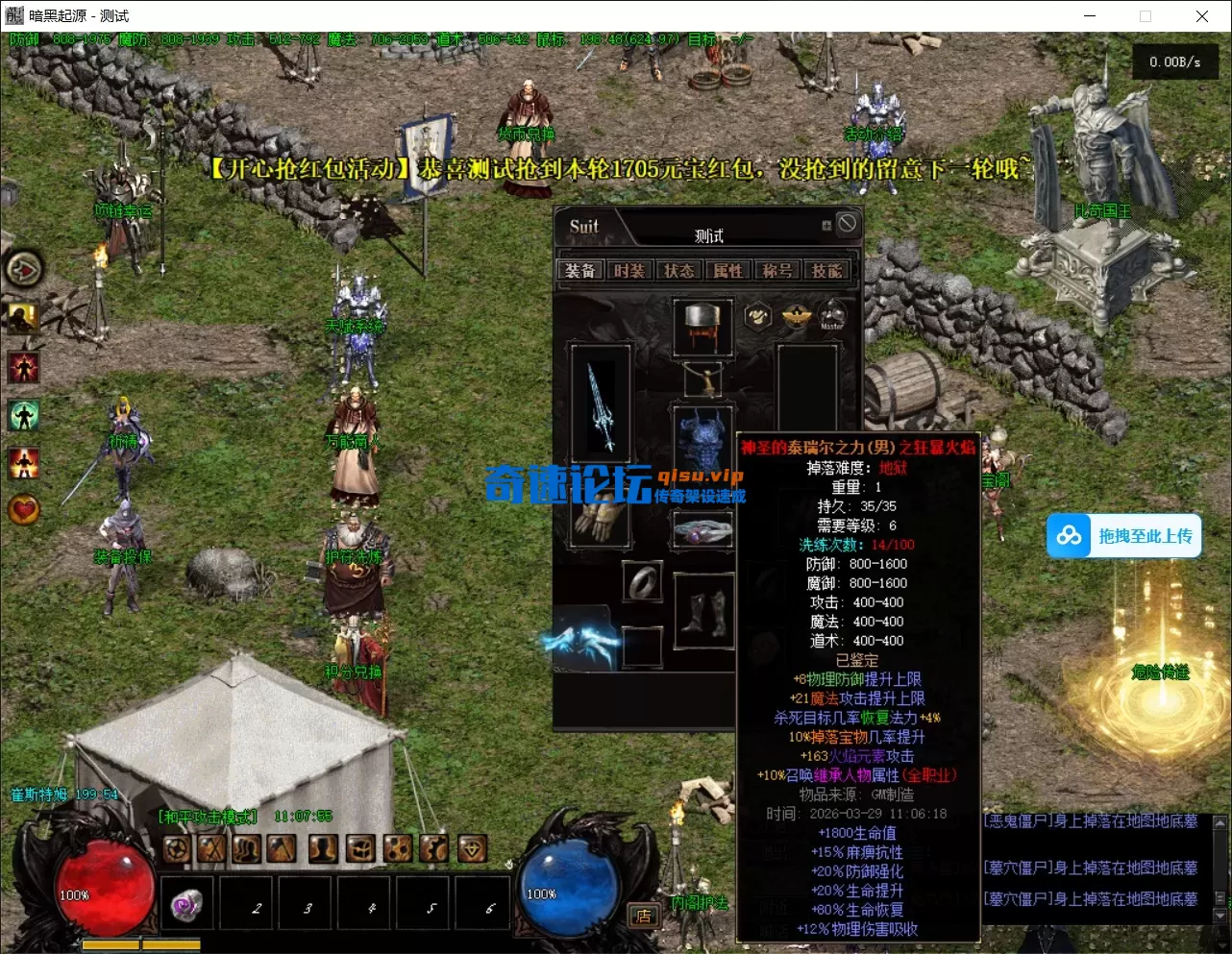
Task: Click the crossed weapons icon in the bottom hotbar
Action: [x=210, y=847]
